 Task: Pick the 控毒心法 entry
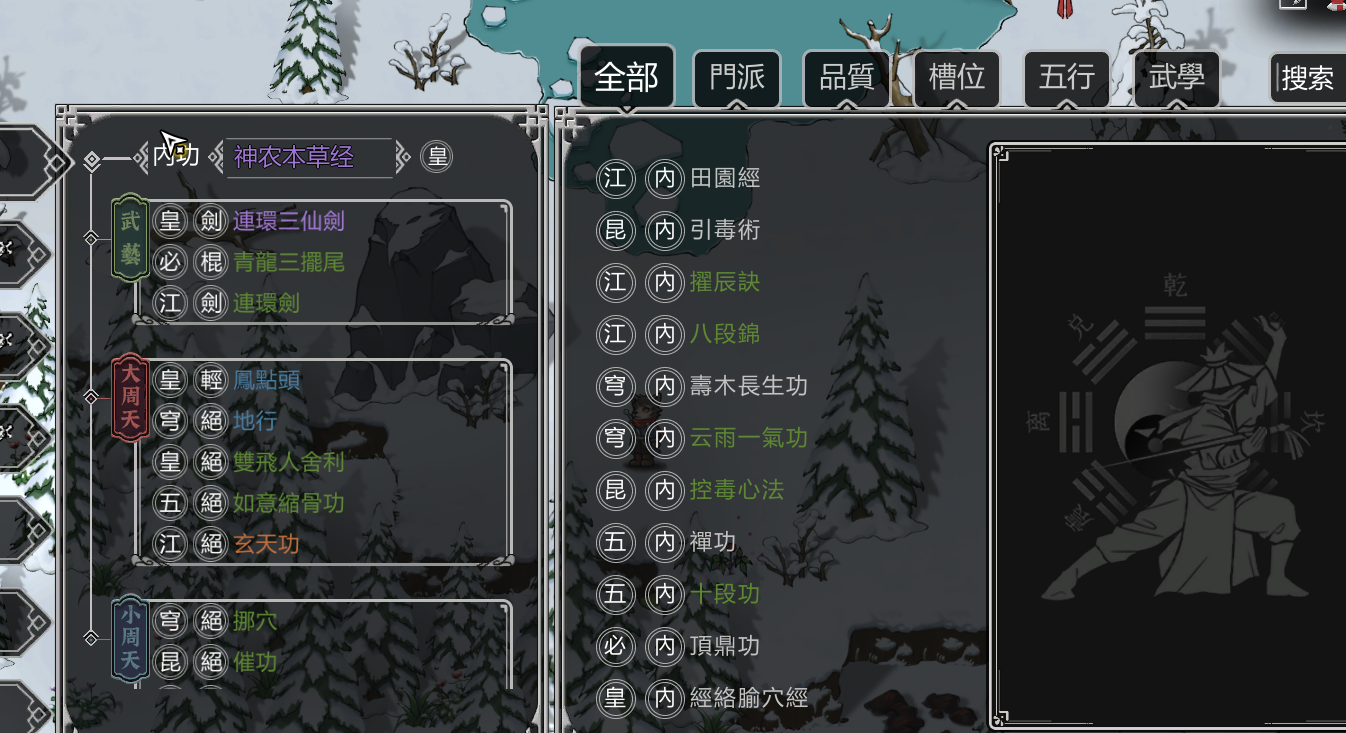tap(737, 490)
